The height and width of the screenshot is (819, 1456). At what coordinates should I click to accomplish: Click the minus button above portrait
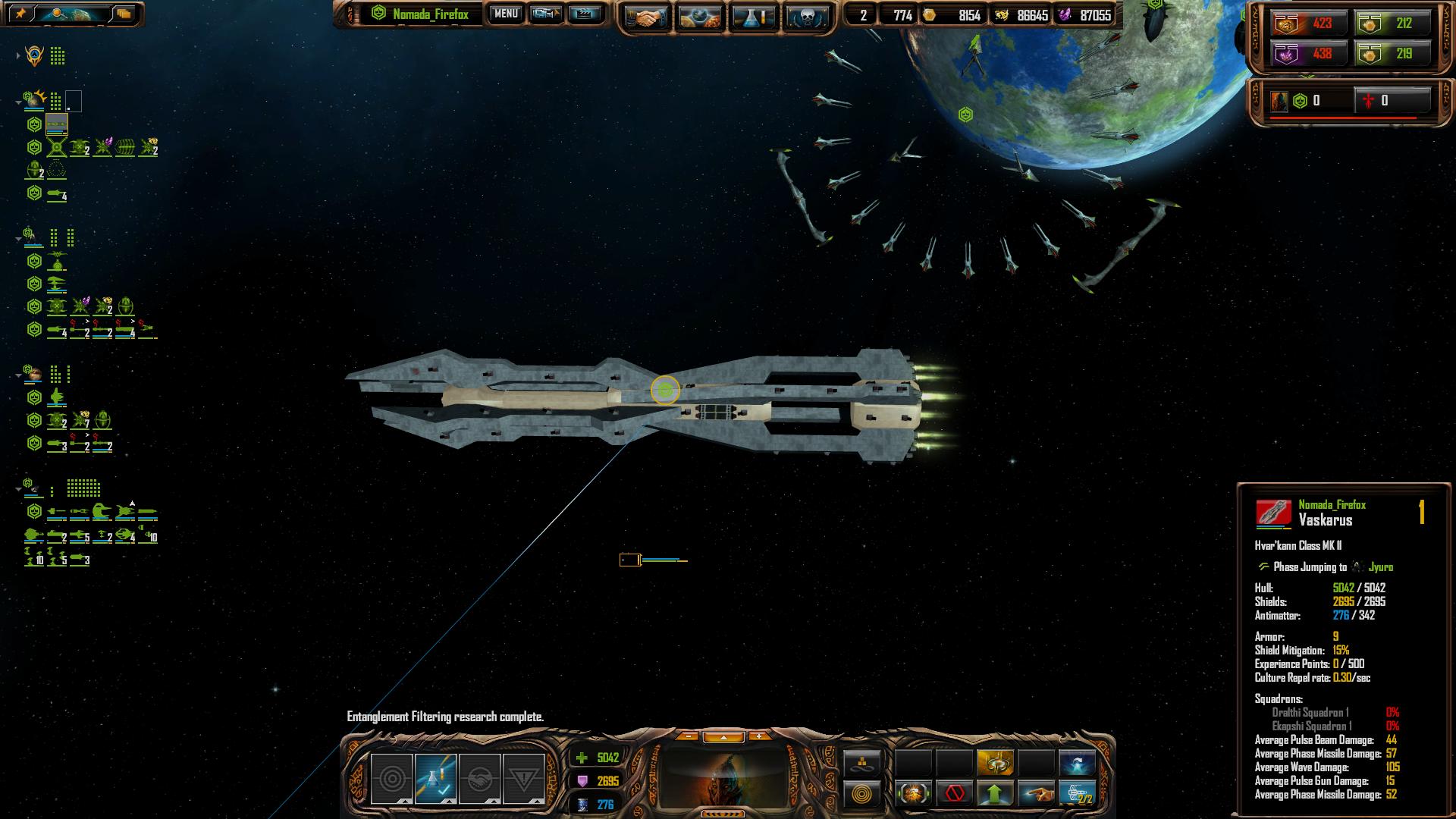pyautogui.click(x=687, y=736)
